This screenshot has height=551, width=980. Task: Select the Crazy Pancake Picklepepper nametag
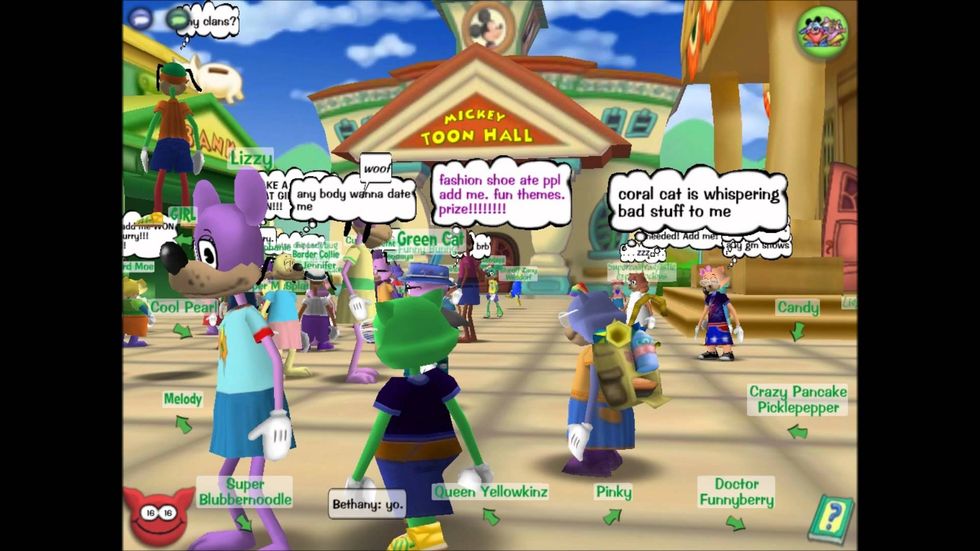(x=797, y=400)
